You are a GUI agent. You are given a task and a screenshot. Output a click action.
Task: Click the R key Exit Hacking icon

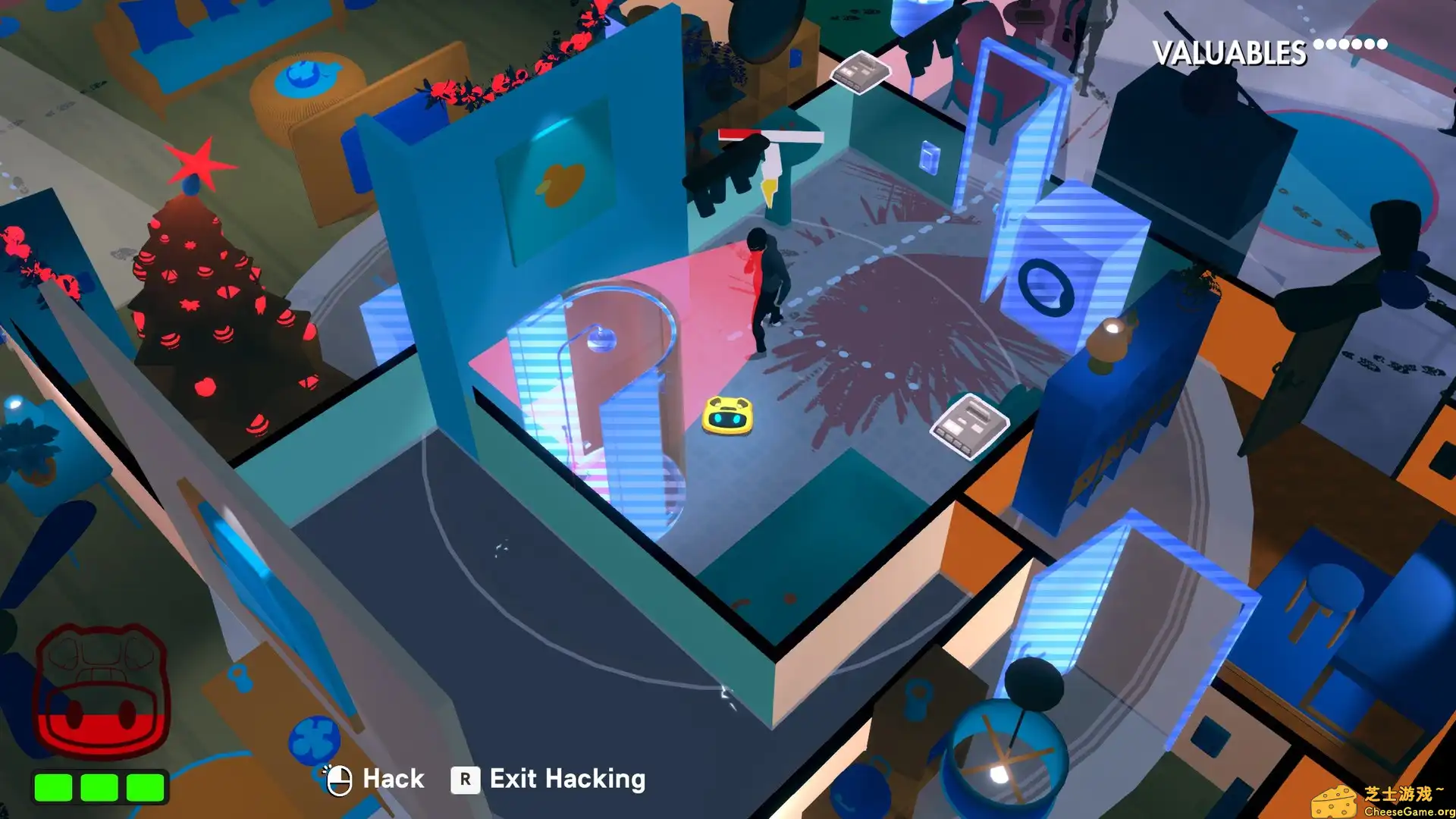point(466,779)
